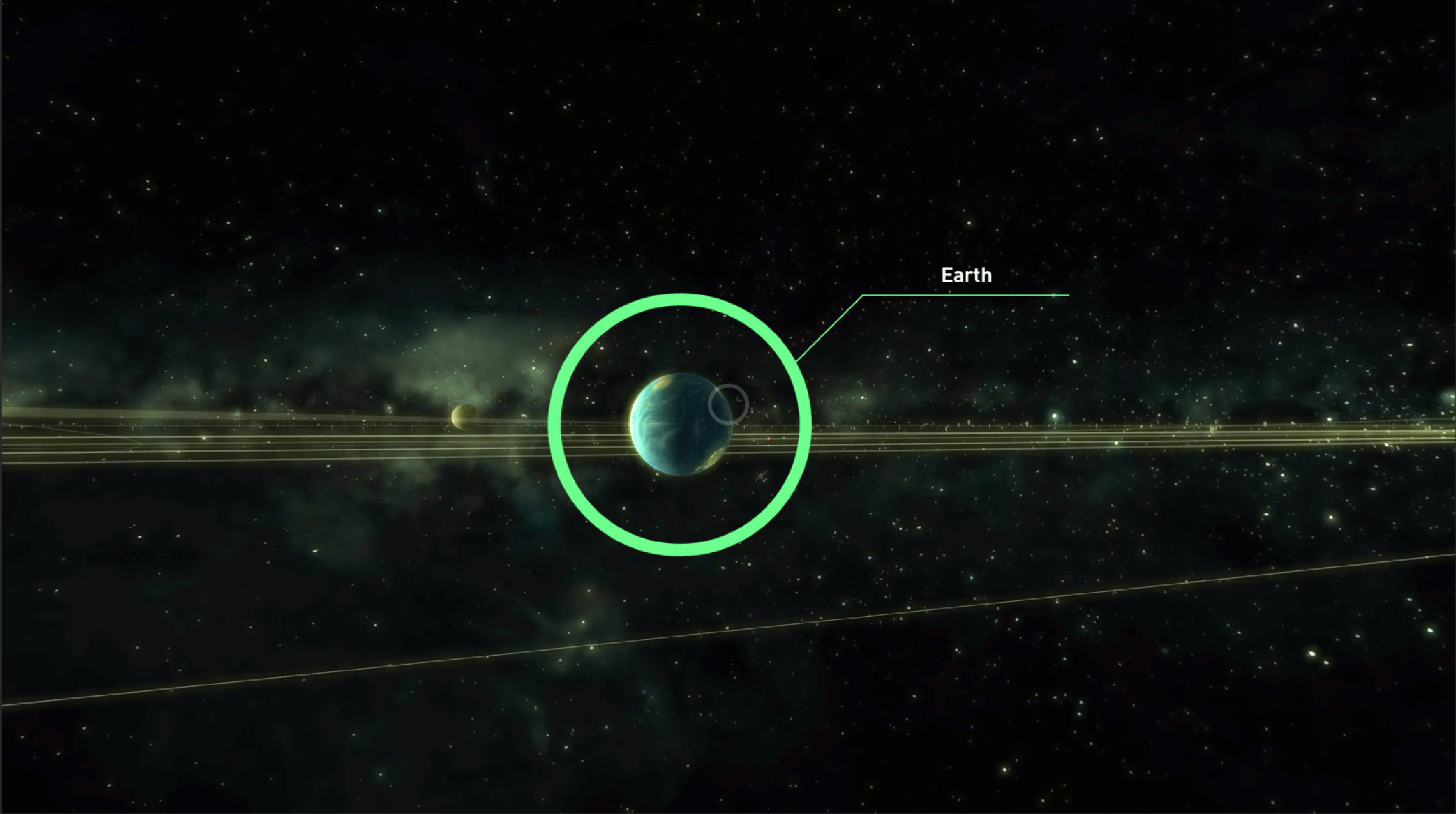Select the Earth label text

966,275
